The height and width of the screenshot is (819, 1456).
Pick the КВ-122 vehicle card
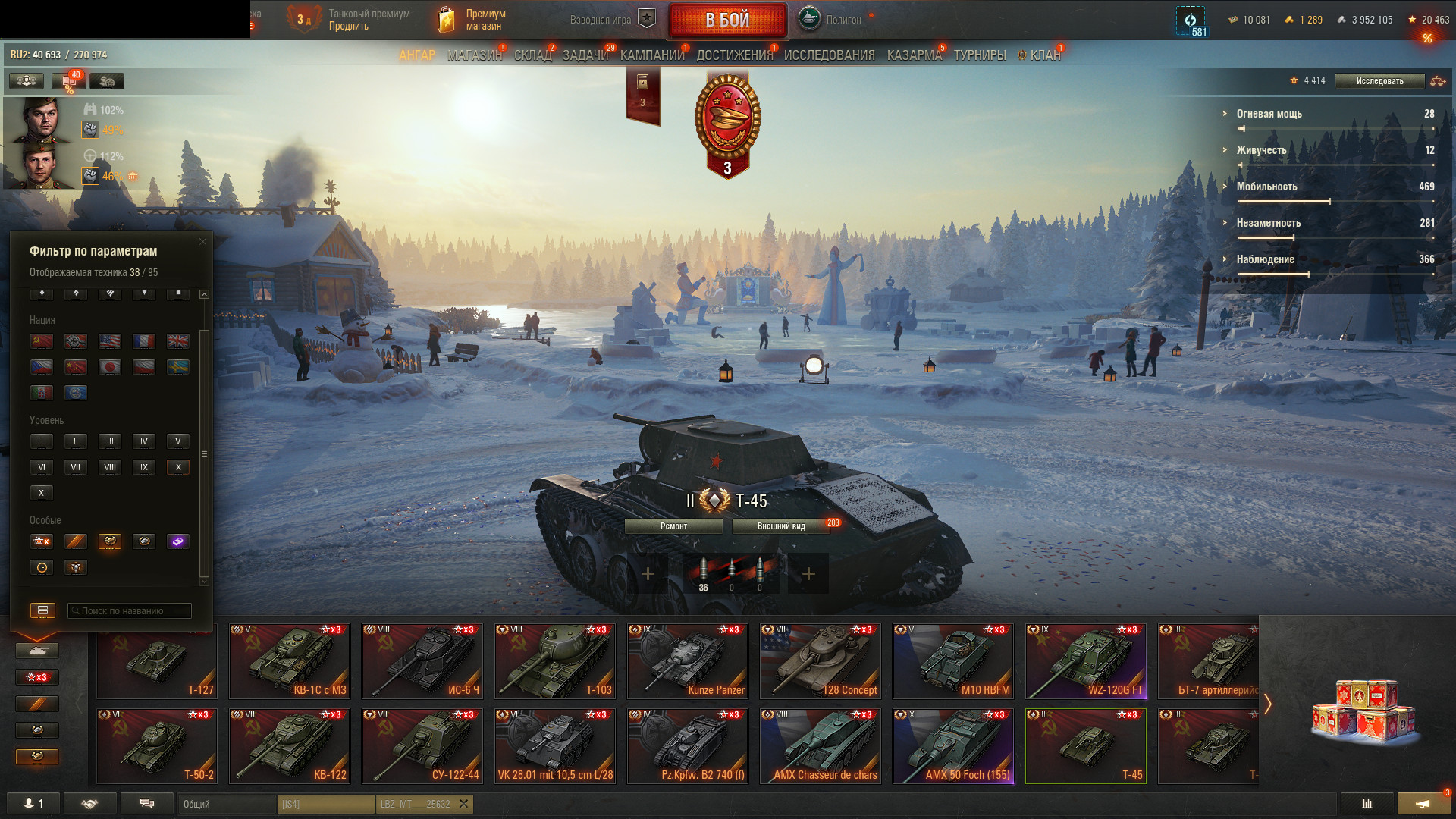click(x=290, y=746)
